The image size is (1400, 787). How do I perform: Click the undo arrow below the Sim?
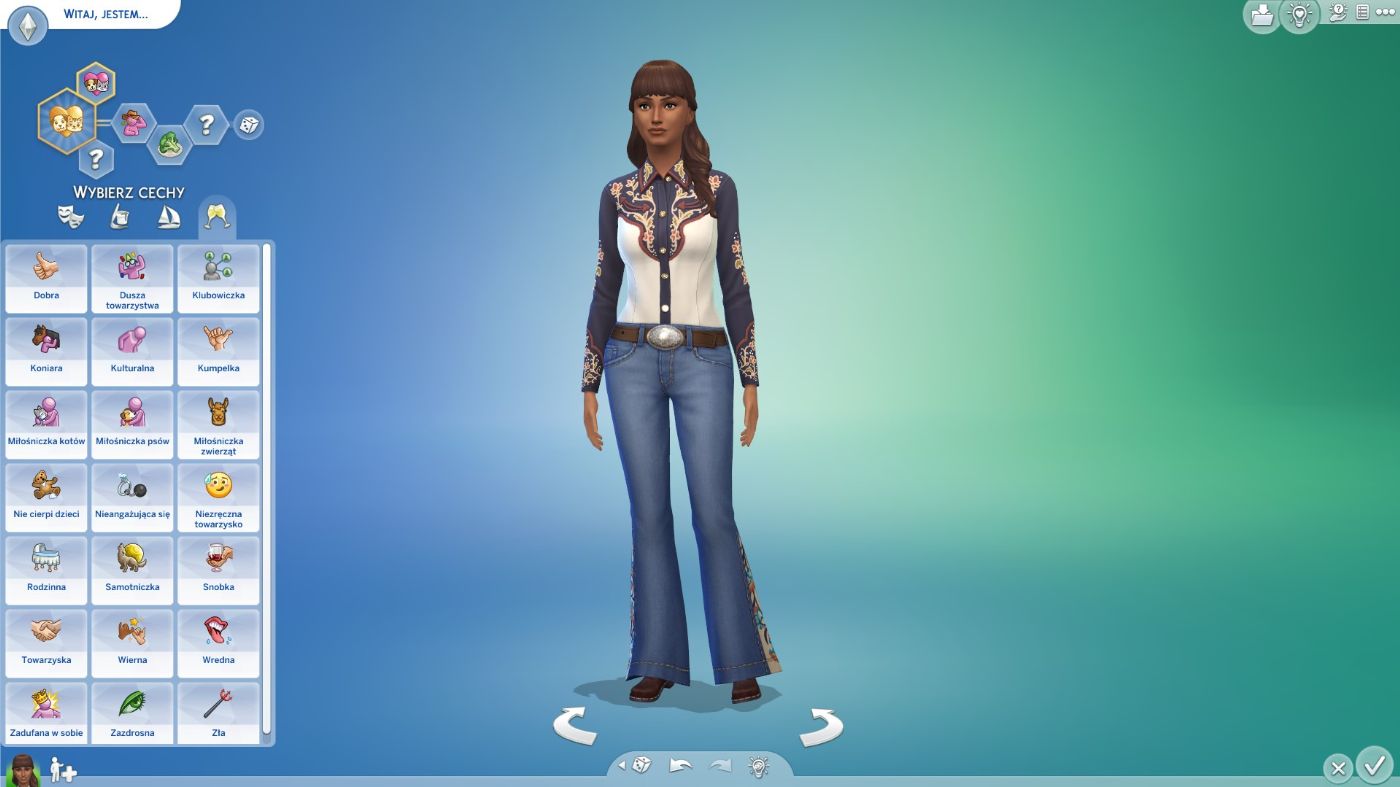[x=679, y=764]
